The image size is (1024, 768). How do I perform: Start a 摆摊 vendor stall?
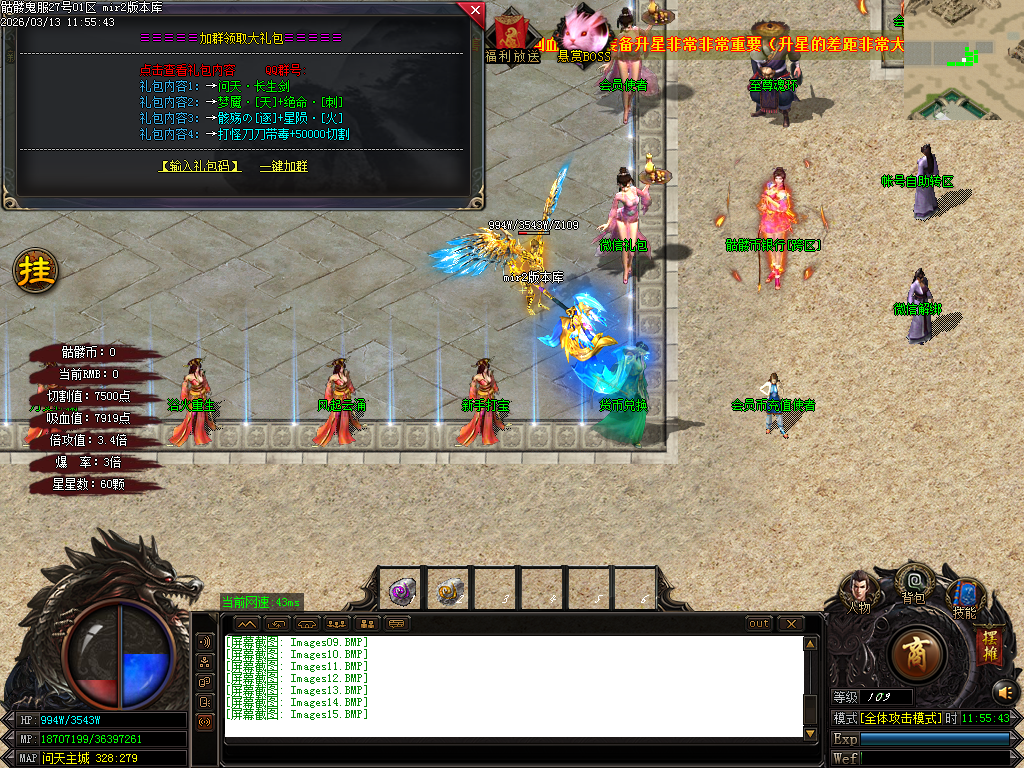(x=989, y=644)
